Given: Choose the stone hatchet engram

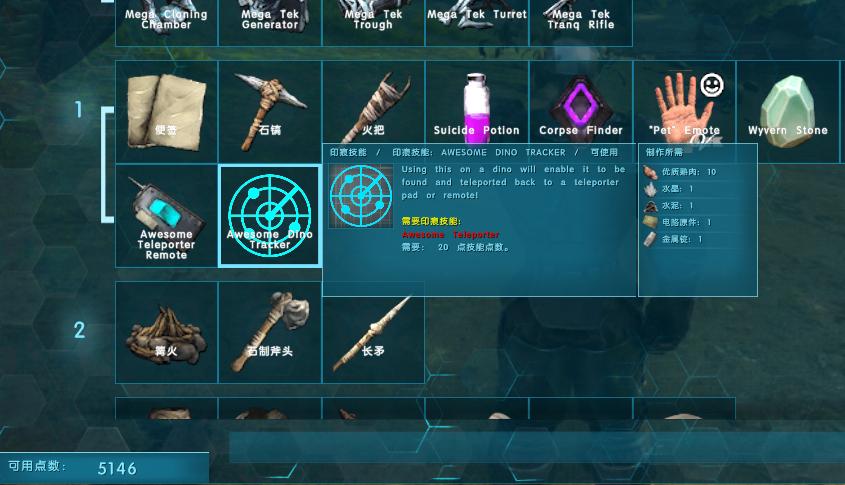Looking at the screenshot, I should point(270,332).
